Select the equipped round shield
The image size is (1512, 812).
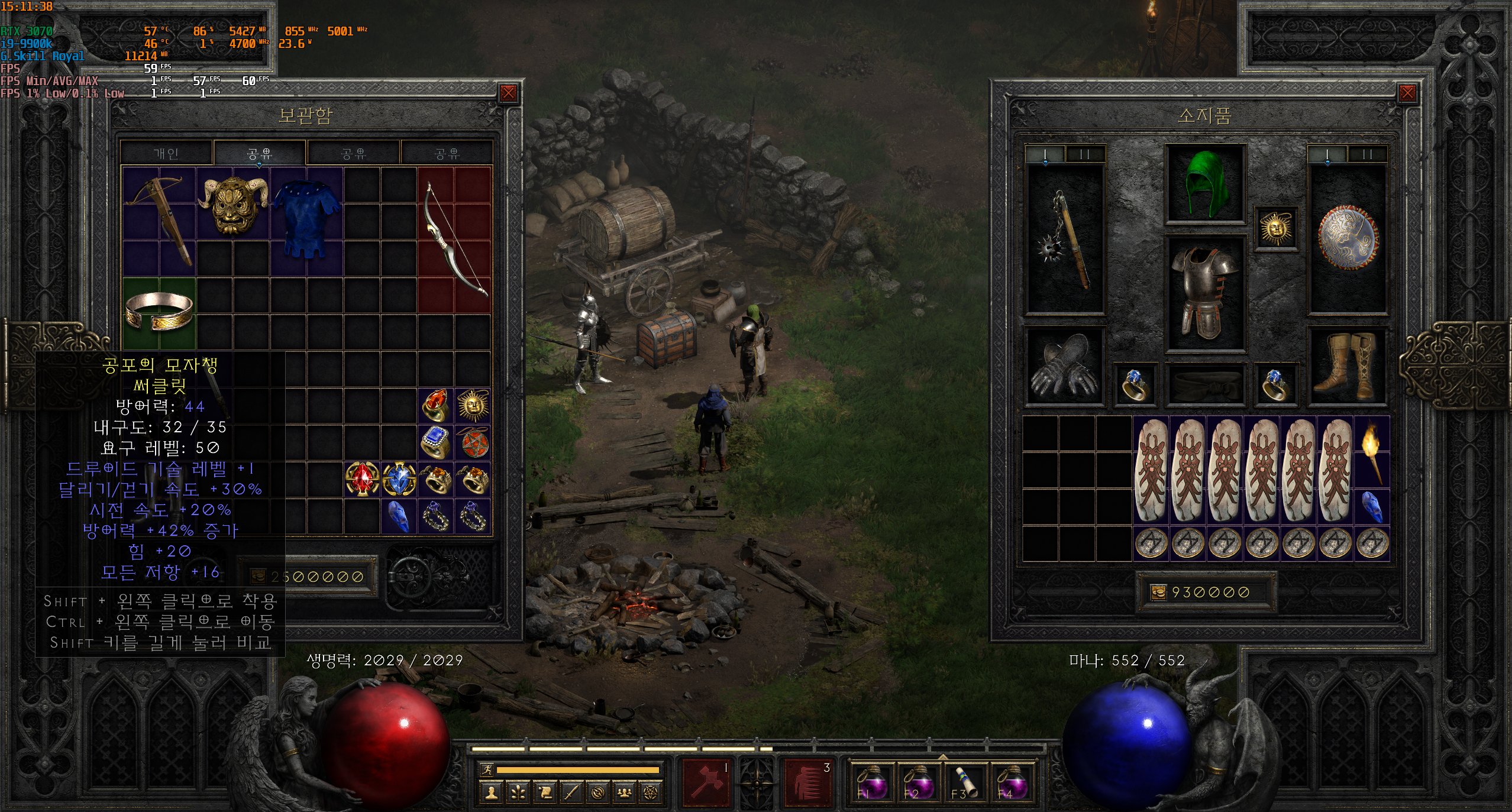coord(1348,238)
